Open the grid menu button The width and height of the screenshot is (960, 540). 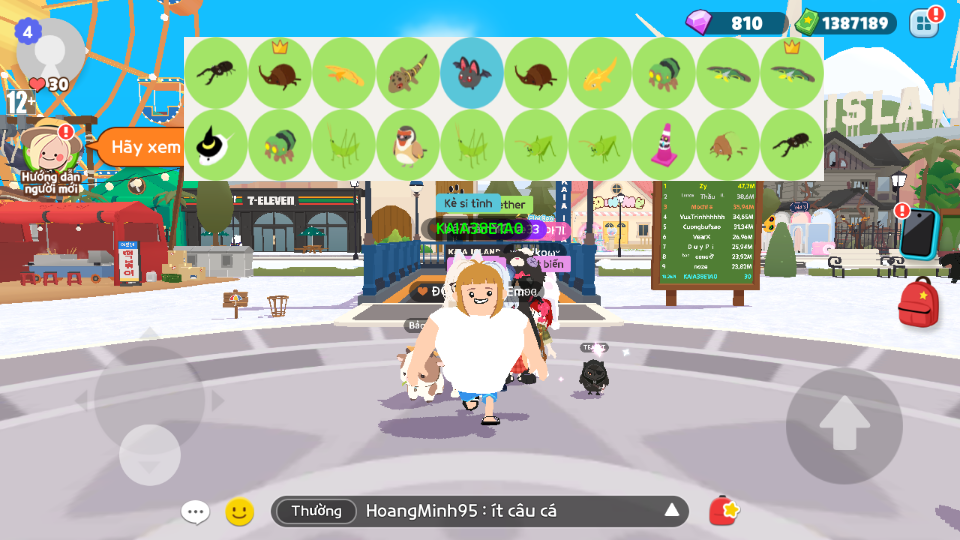pyautogui.click(x=925, y=23)
